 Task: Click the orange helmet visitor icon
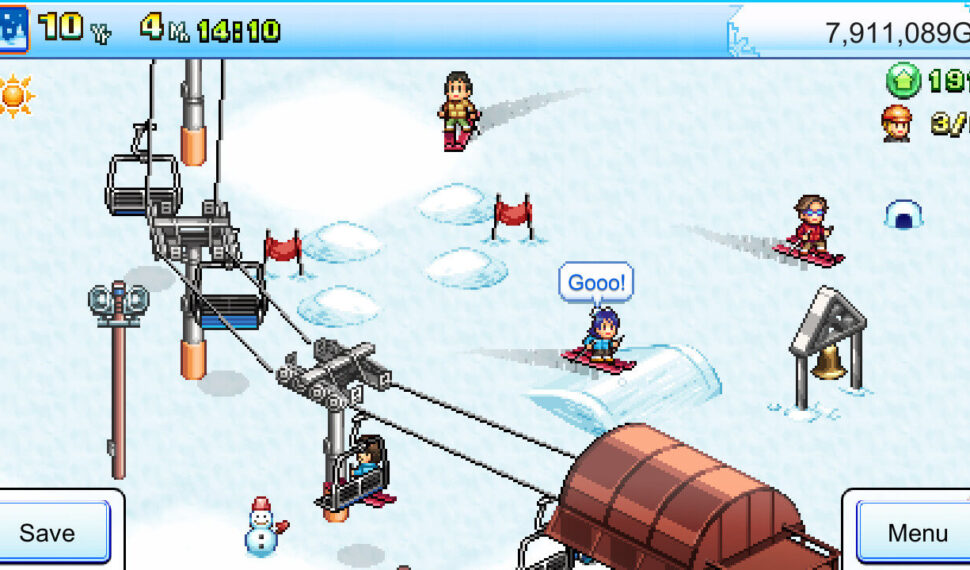897,122
